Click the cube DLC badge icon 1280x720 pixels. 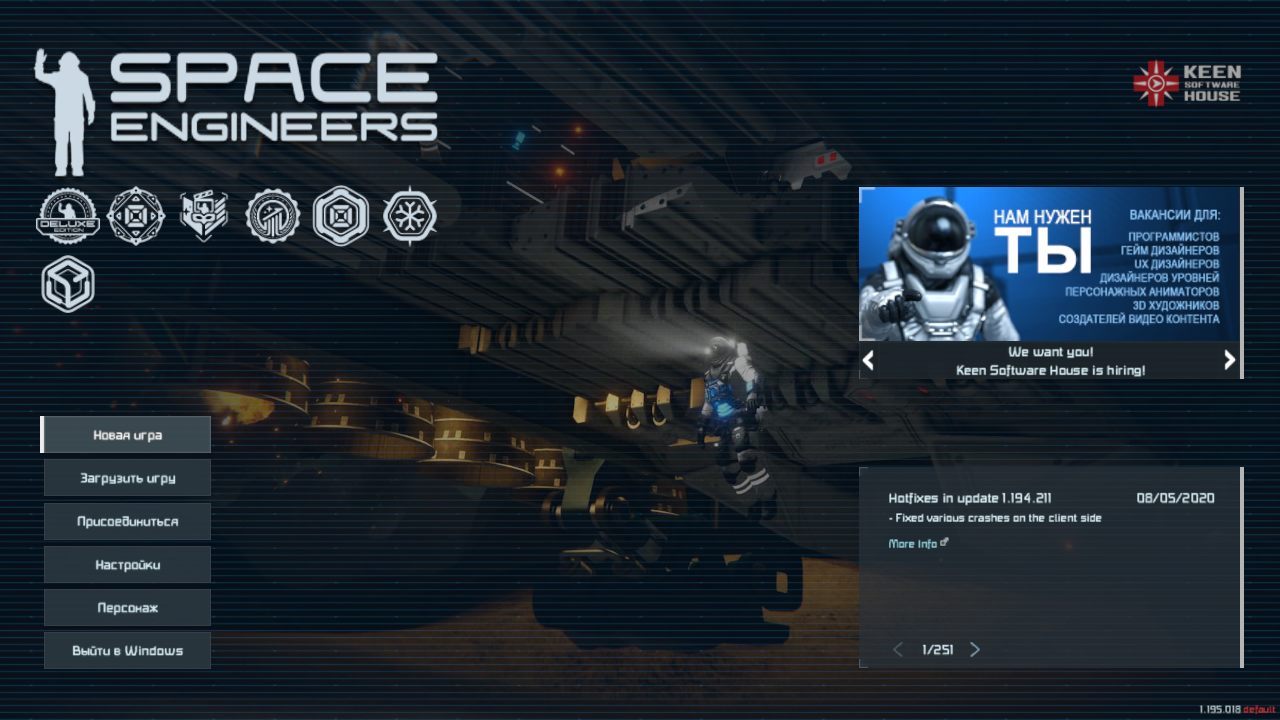pyautogui.click(x=68, y=284)
